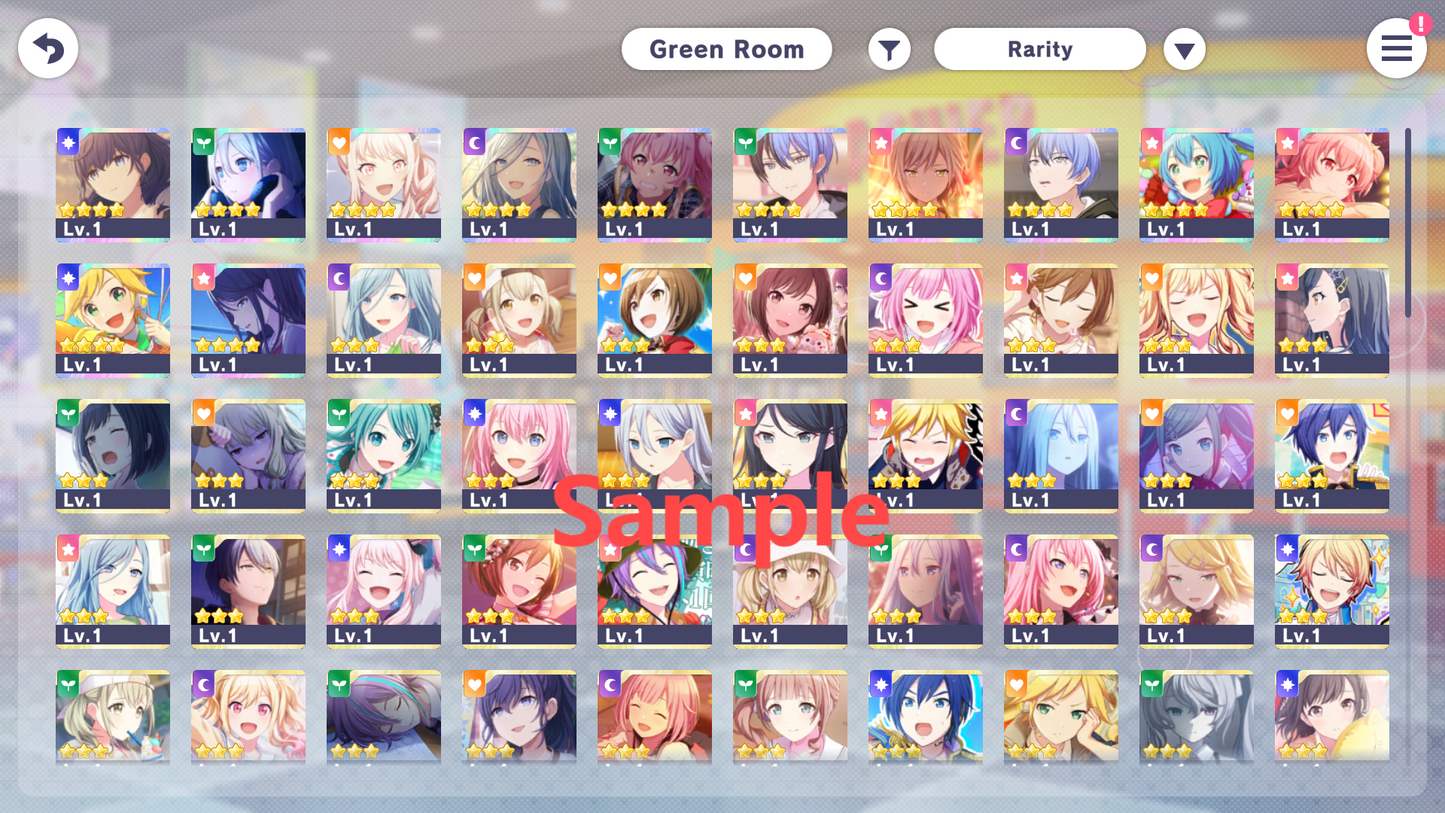Image resolution: width=1445 pixels, height=813 pixels.
Task: Click the pink Cute star badge on last first-row card
Action: (1286, 142)
